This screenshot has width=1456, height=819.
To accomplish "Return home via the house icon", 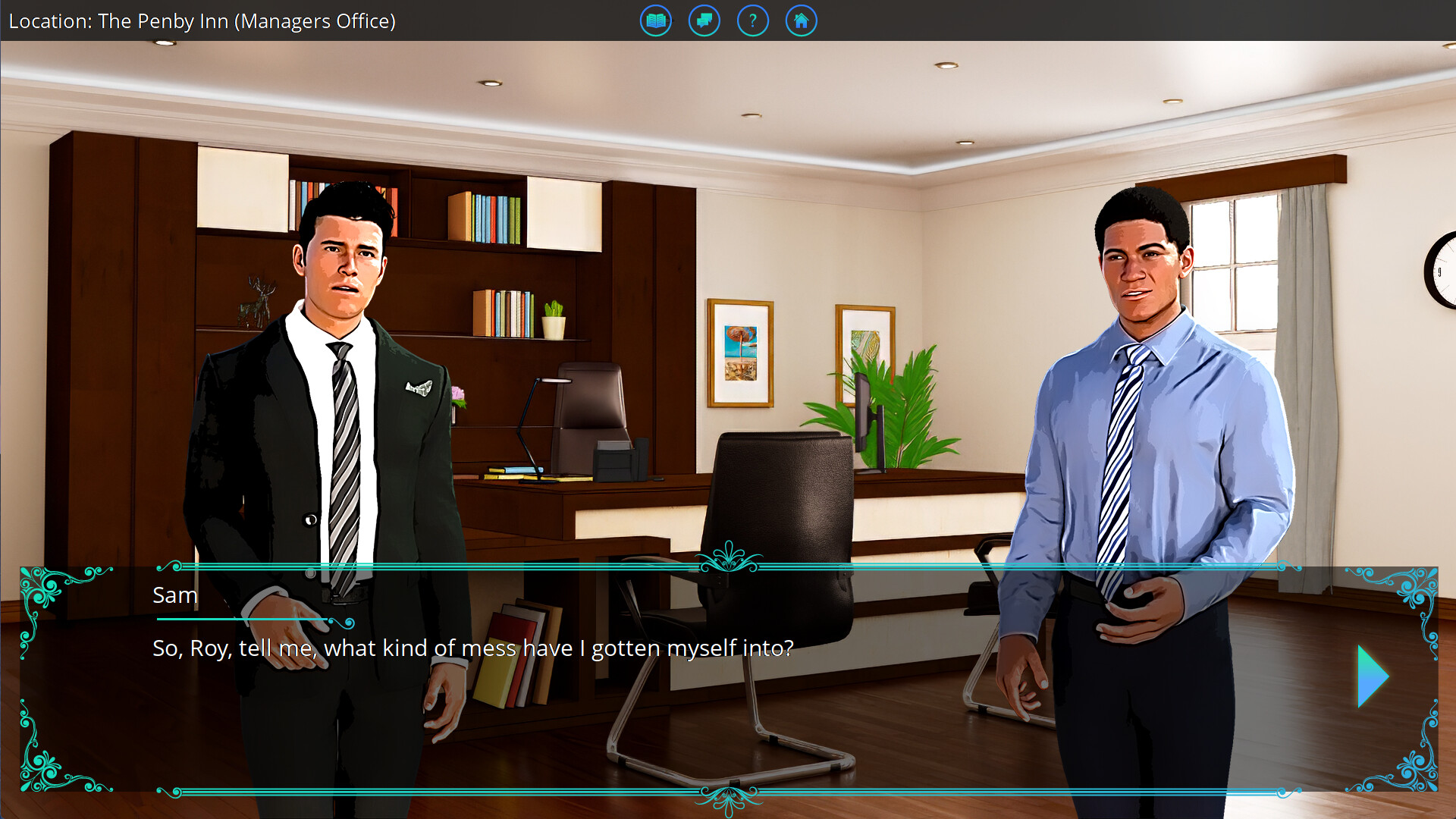I will (801, 20).
